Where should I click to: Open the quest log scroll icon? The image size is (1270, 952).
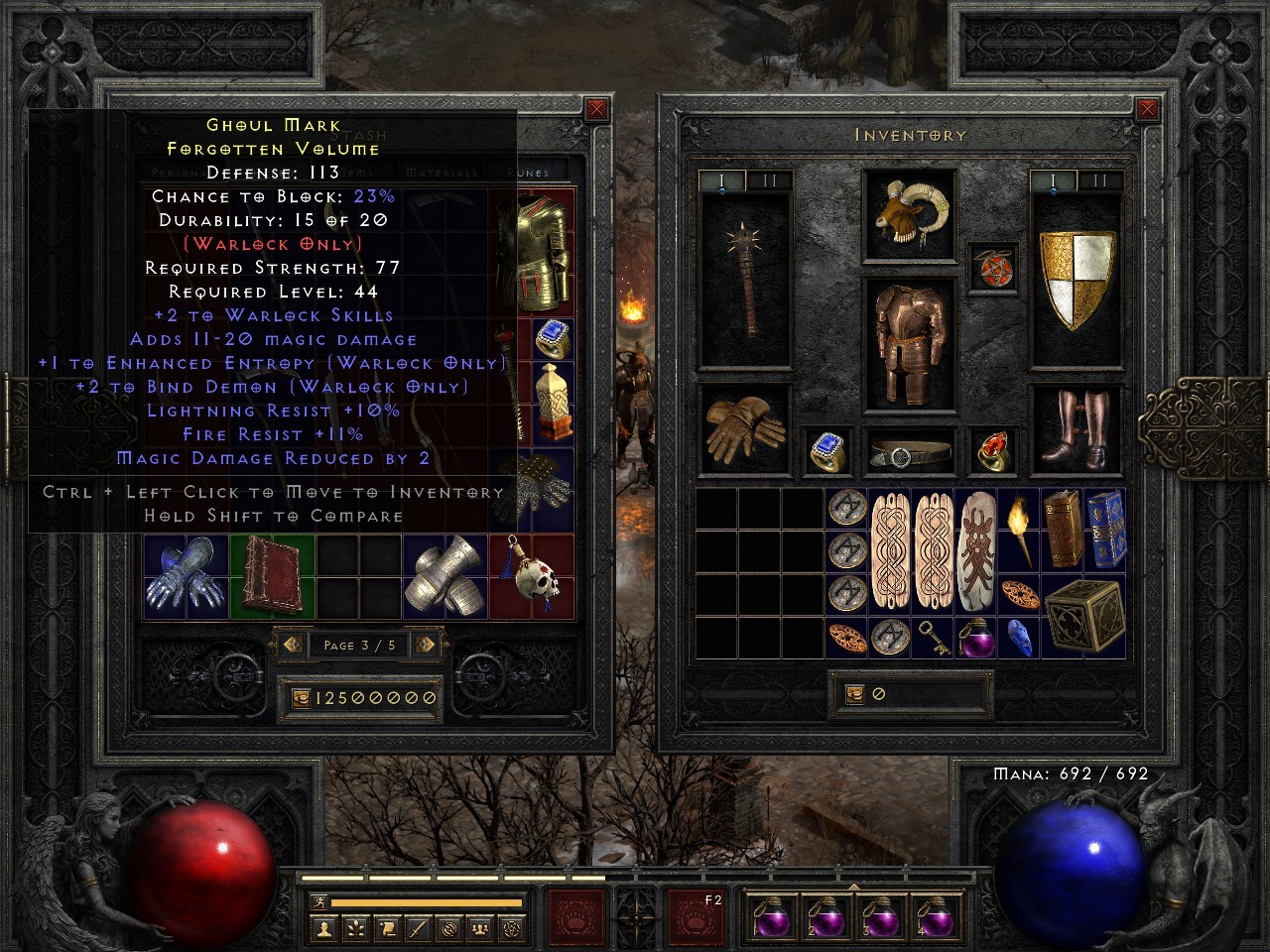click(x=387, y=927)
